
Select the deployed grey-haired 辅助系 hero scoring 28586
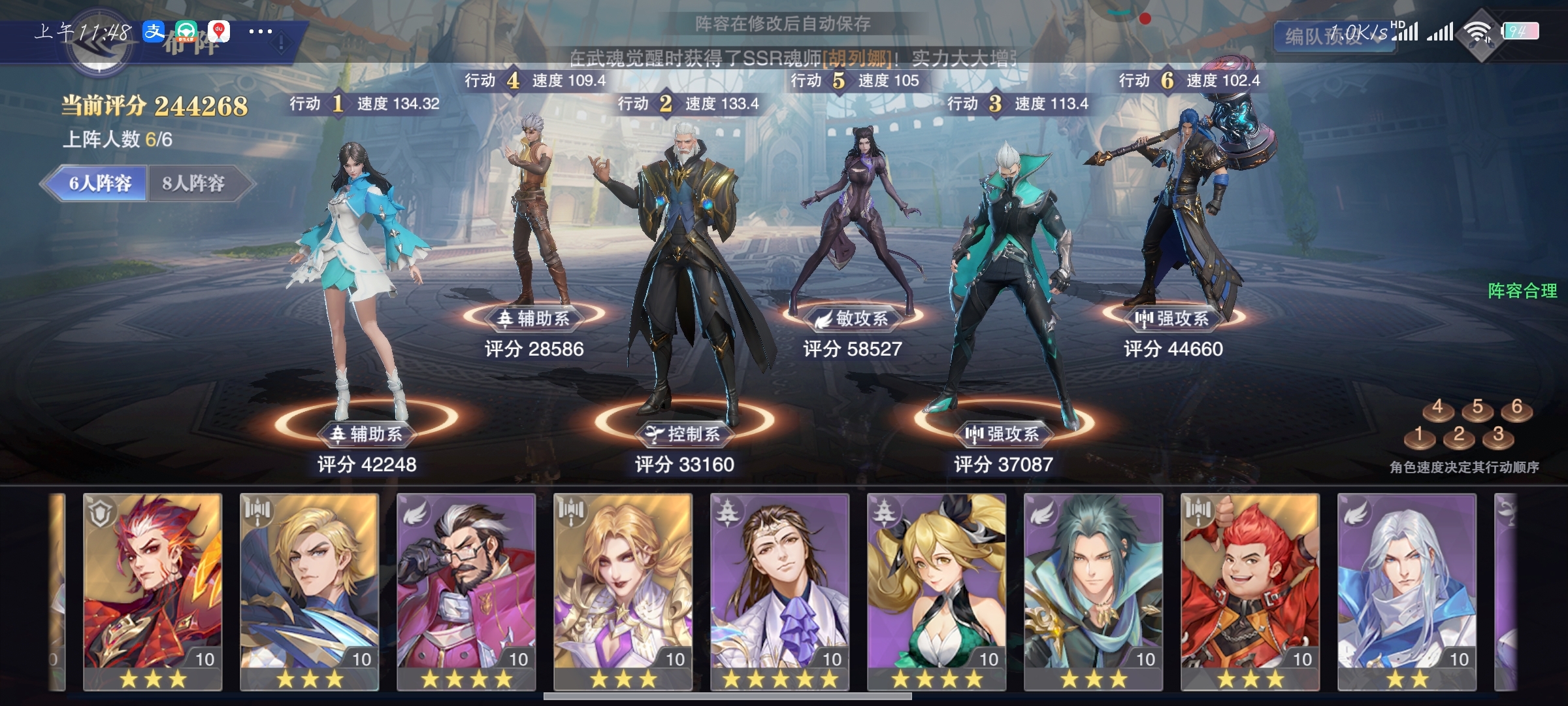pyautogui.click(x=536, y=209)
